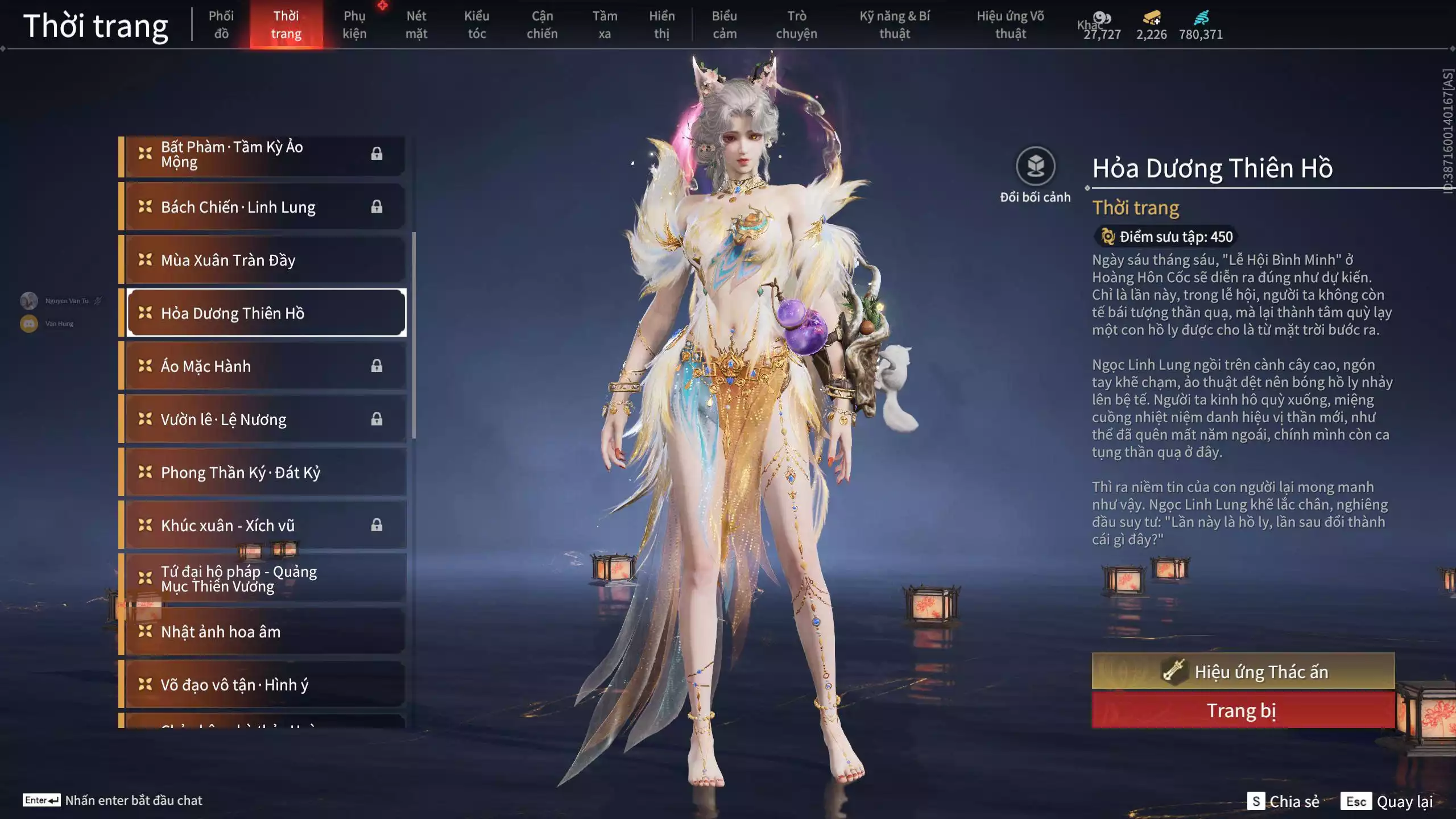Click the blue spiral currency icon showing 780,371
The image size is (1456, 819).
(1201, 18)
